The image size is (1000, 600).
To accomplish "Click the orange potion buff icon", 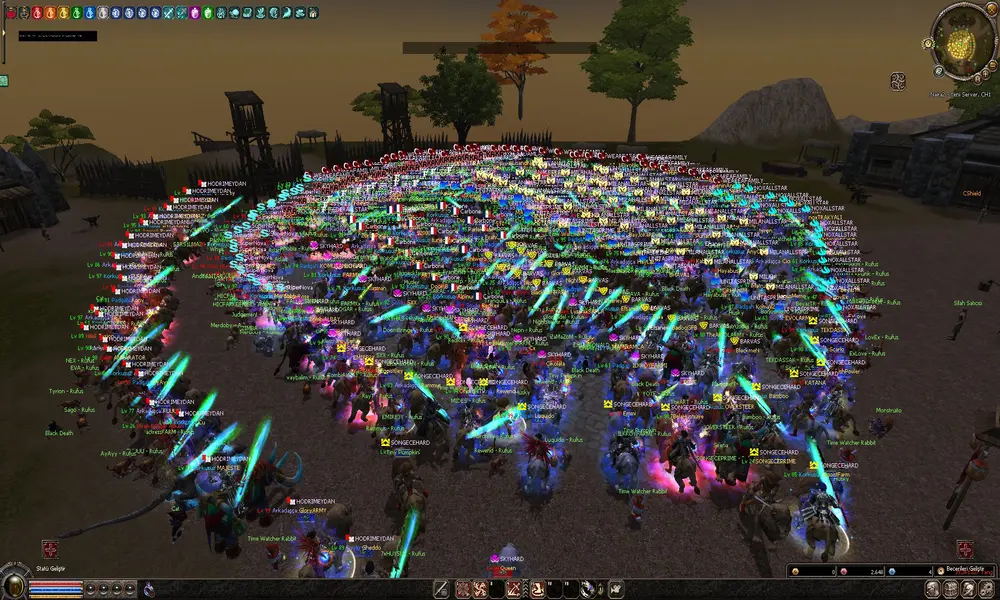I will coord(52,12).
